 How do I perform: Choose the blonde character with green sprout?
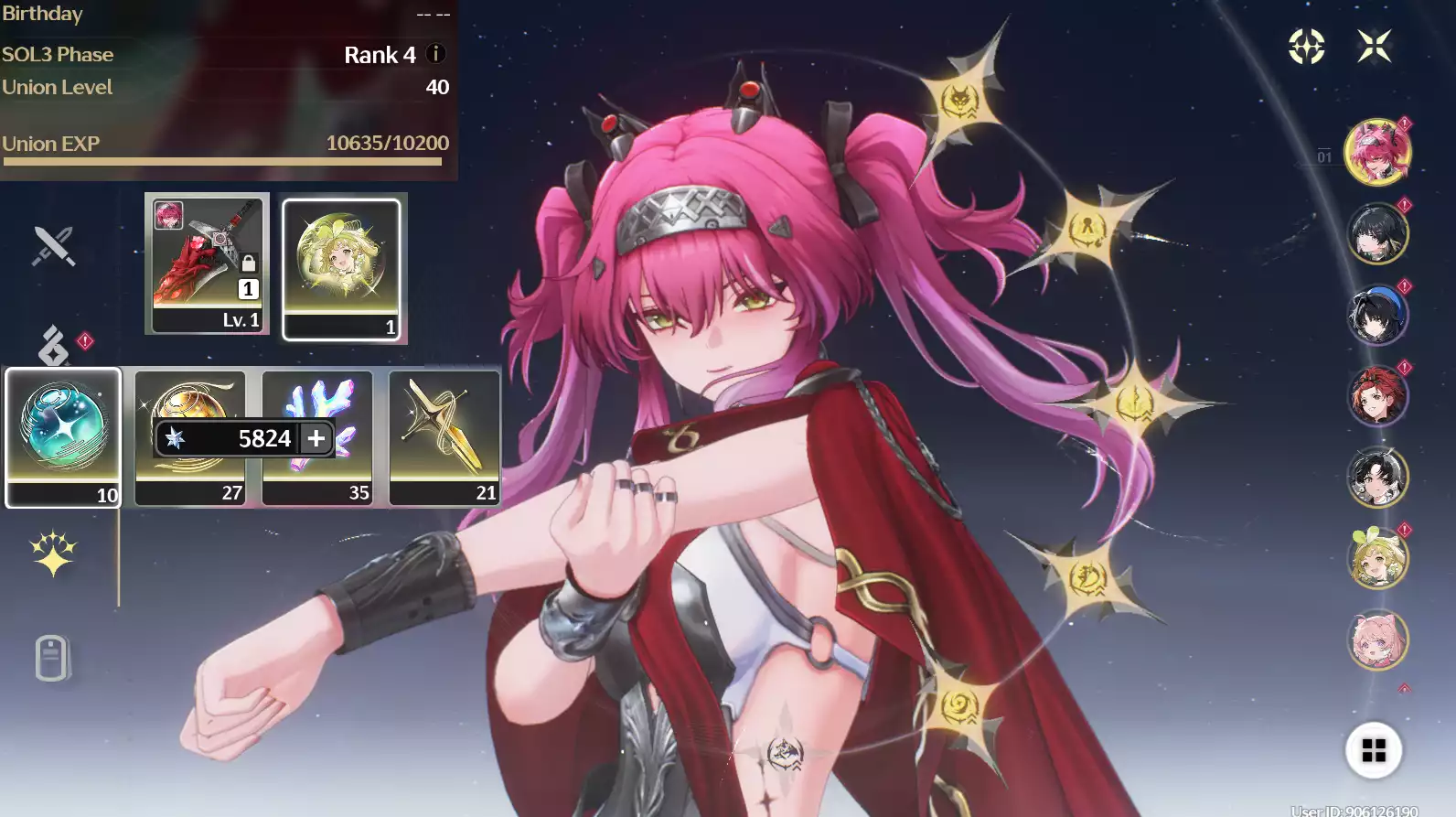pyautogui.click(x=1376, y=558)
